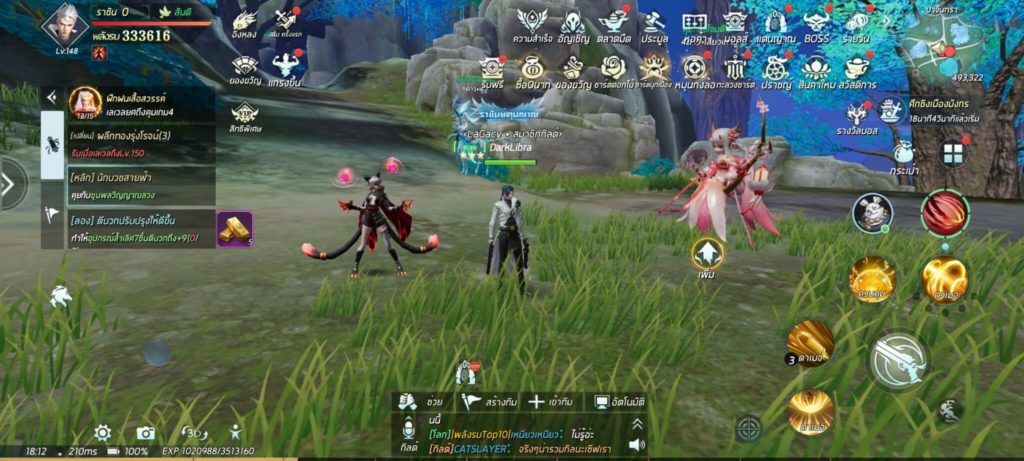Open the ความสำเร็จ achievements icon
Viewport: 1024px width, 461px height.
coord(532,24)
